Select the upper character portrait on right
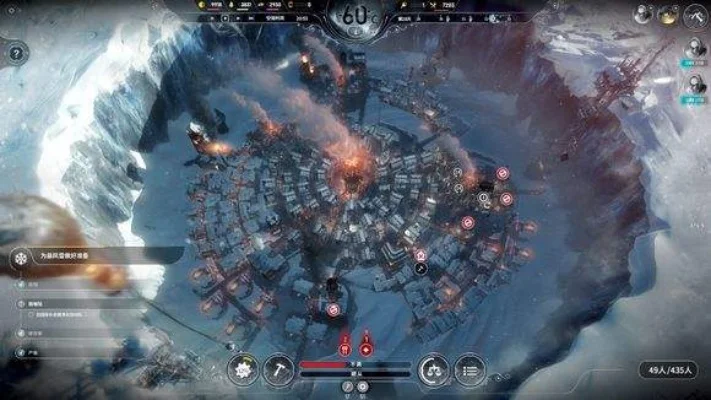Screen dimensions: 711x400 (695, 47)
